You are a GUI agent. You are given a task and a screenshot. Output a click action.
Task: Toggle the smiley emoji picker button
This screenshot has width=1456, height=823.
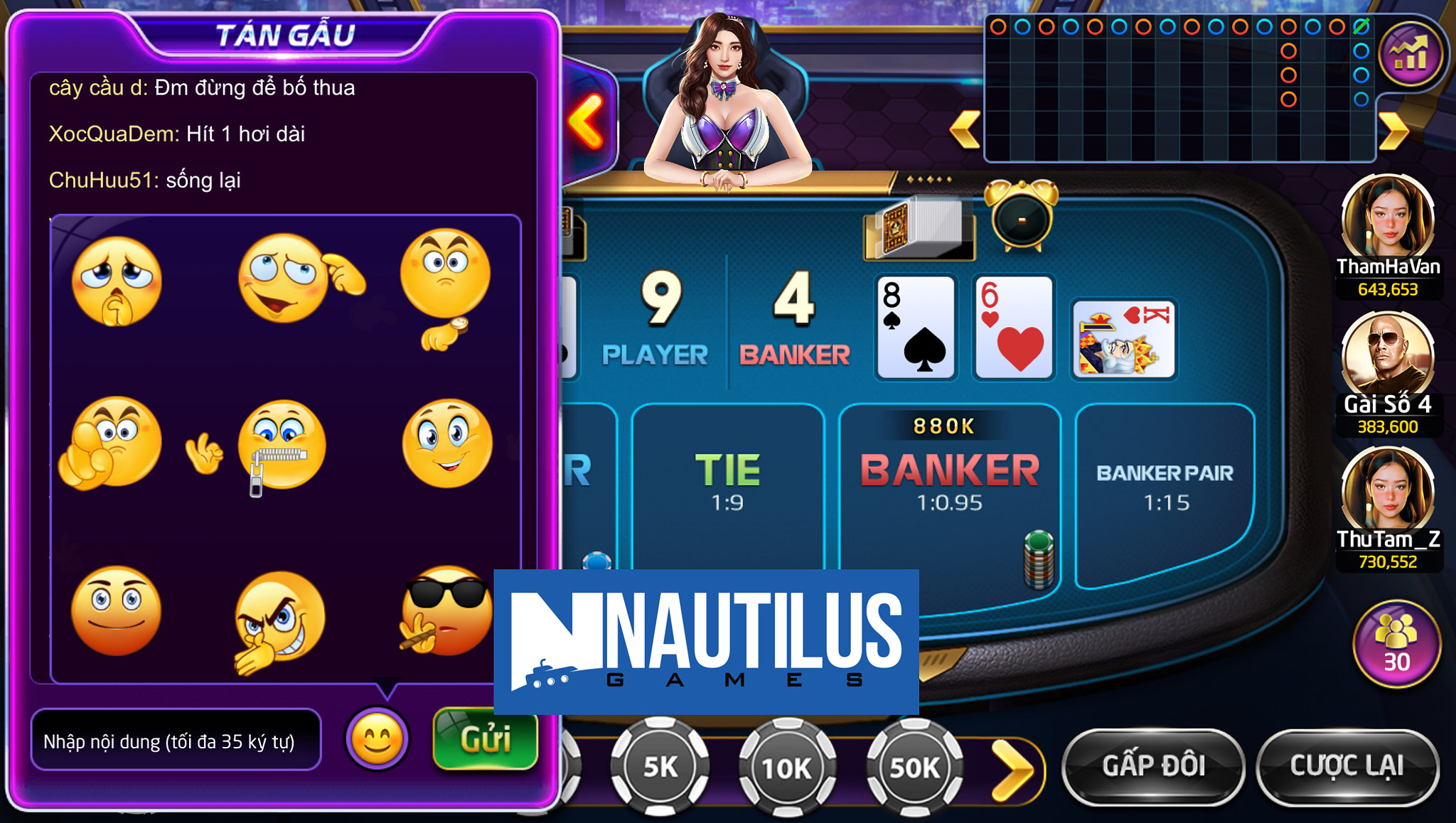(377, 739)
